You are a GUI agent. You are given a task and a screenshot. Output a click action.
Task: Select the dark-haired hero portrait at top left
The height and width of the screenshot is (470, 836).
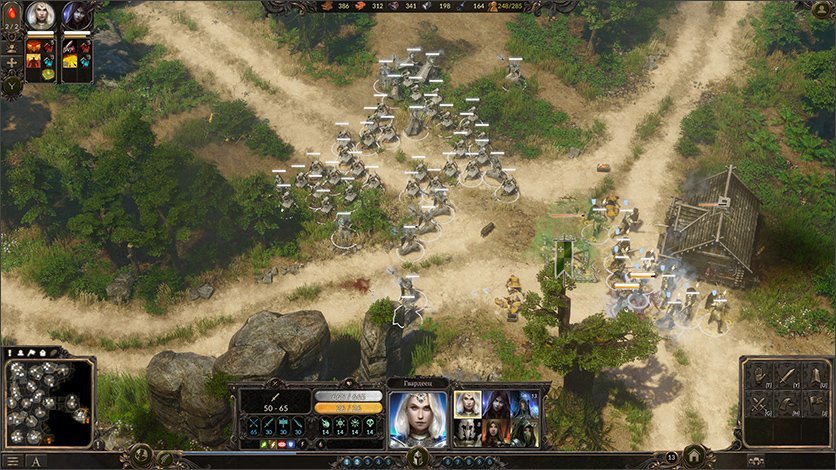tap(76, 15)
